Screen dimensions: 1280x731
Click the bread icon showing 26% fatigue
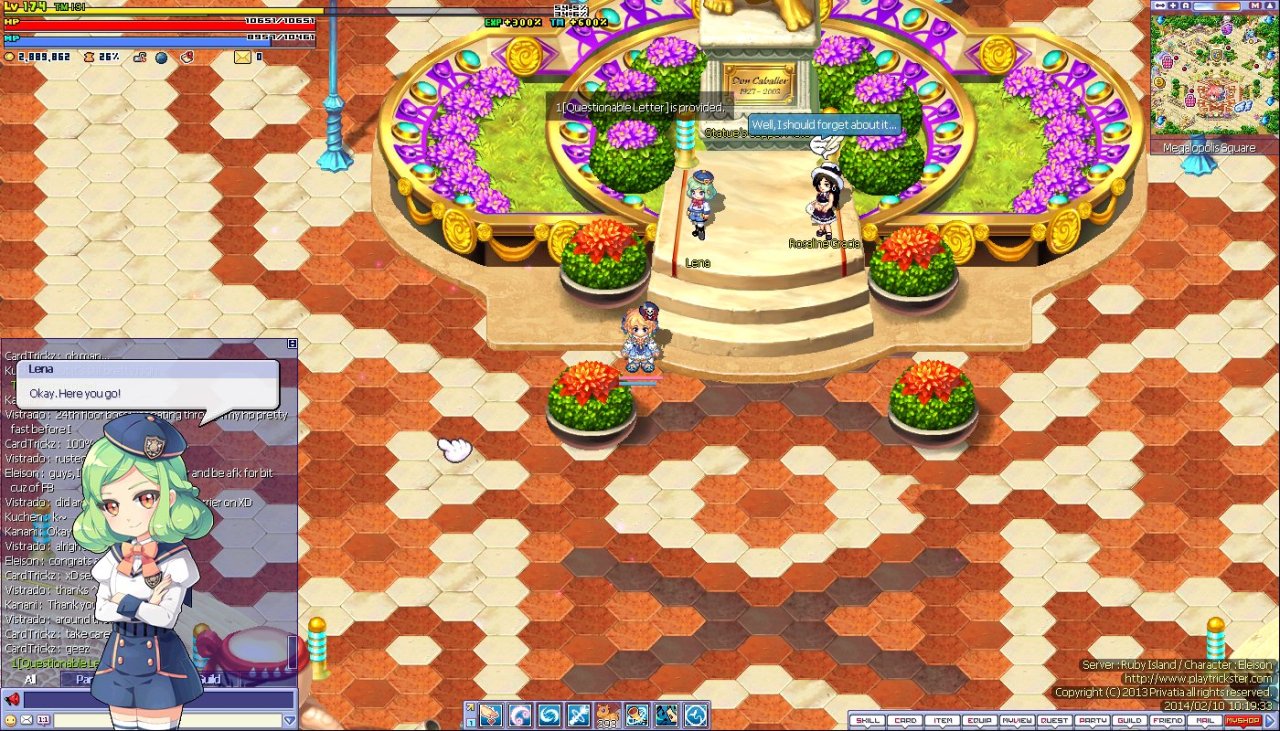(89, 56)
